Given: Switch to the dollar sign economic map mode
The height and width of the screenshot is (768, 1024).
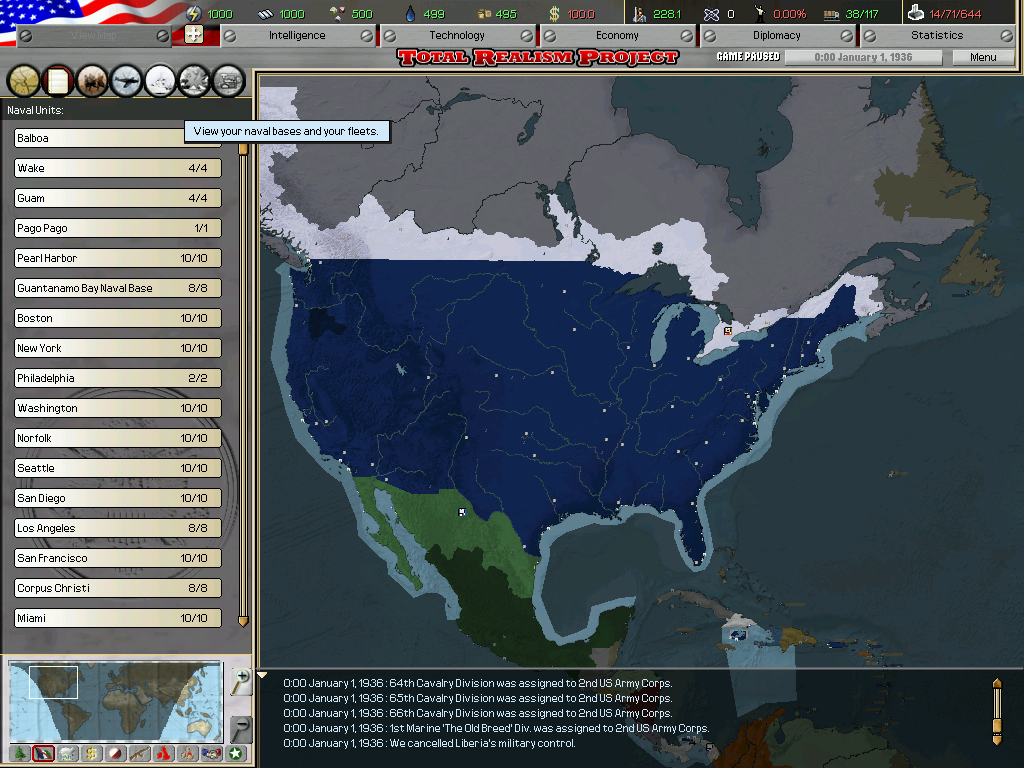Looking at the screenshot, I should [x=92, y=754].
